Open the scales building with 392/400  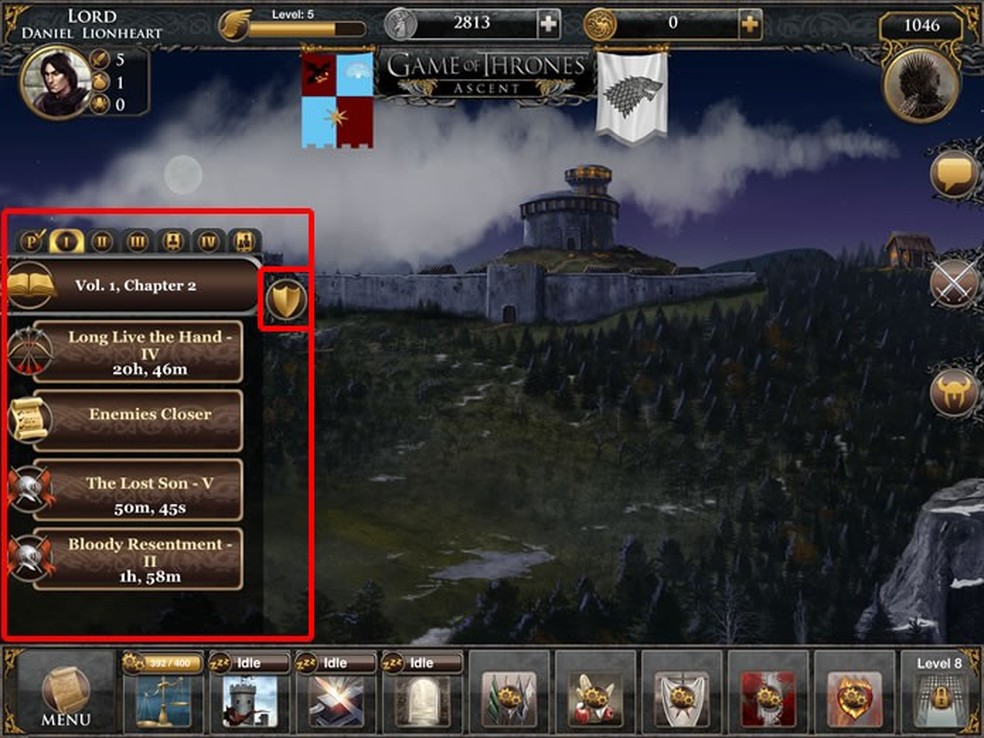point(164,697)
